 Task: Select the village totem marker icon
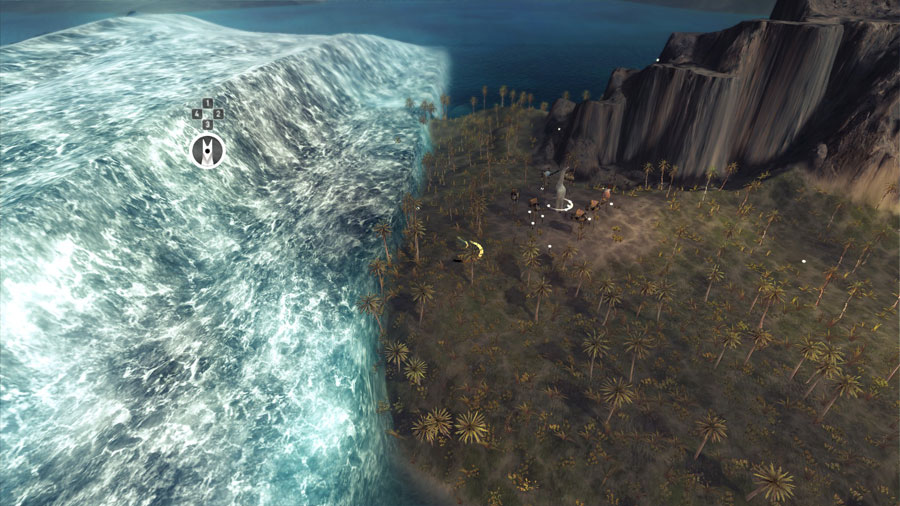pyautogui.click(x=207, y=151)
